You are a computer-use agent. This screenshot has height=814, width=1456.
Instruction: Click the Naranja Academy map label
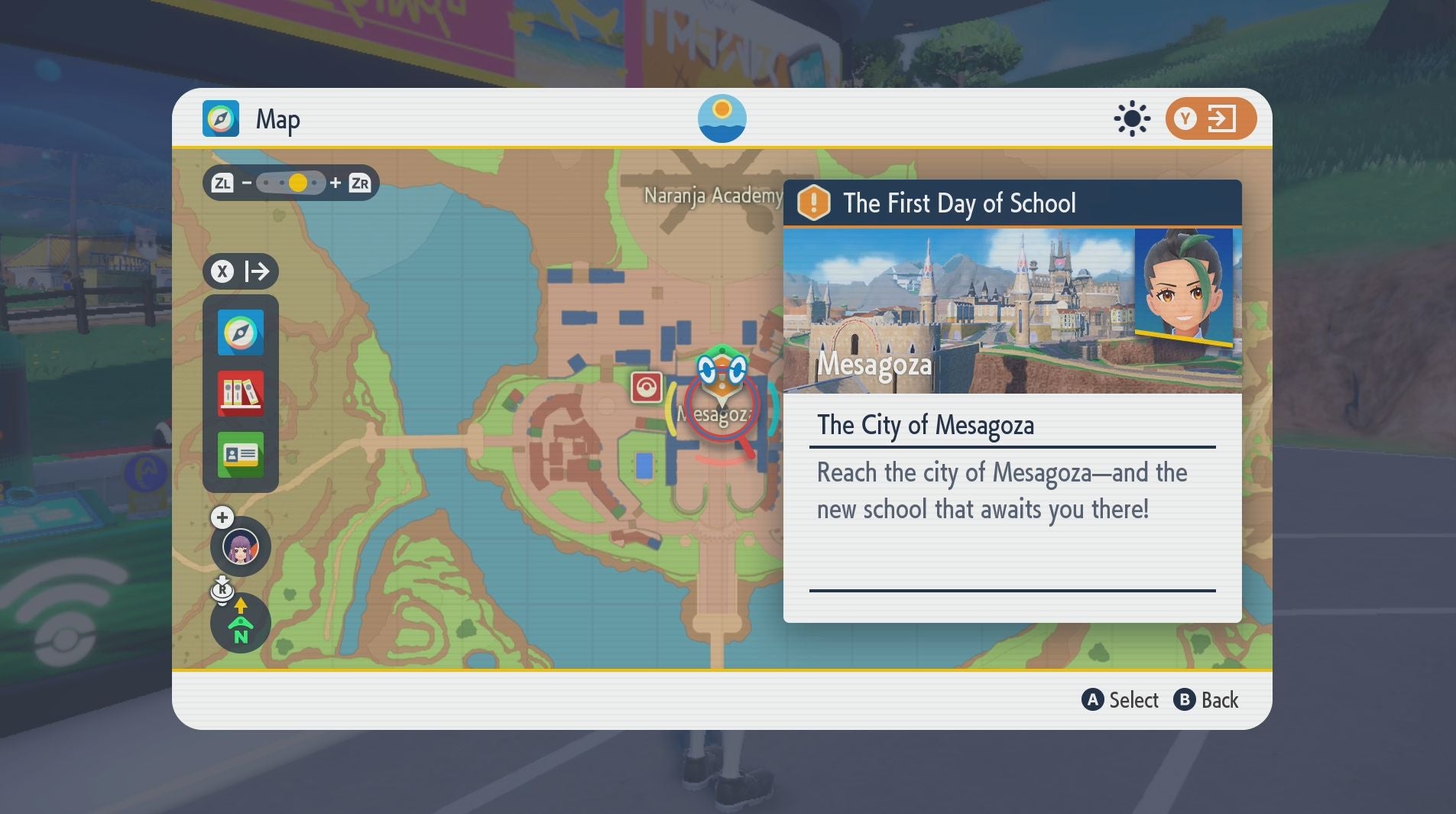712,196
